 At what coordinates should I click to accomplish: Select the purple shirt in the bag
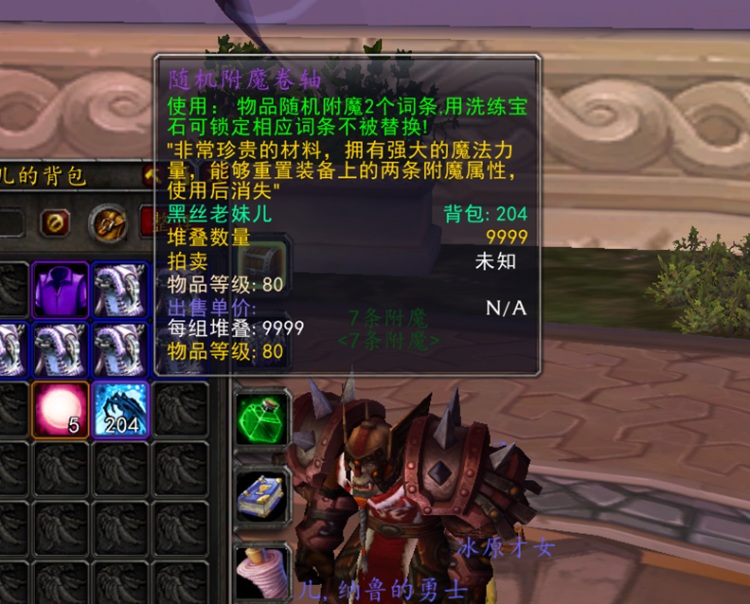[60, 291]
